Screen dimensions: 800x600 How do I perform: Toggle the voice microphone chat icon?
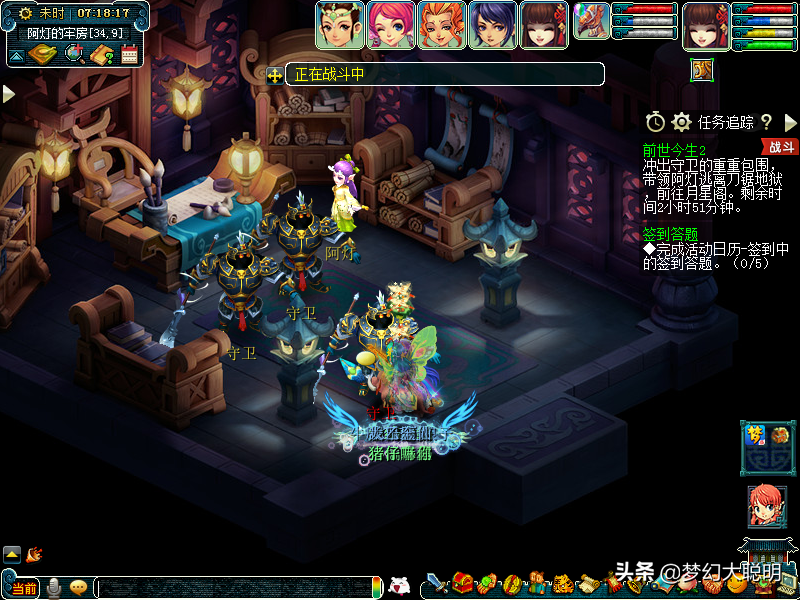[x=54, y=587]
